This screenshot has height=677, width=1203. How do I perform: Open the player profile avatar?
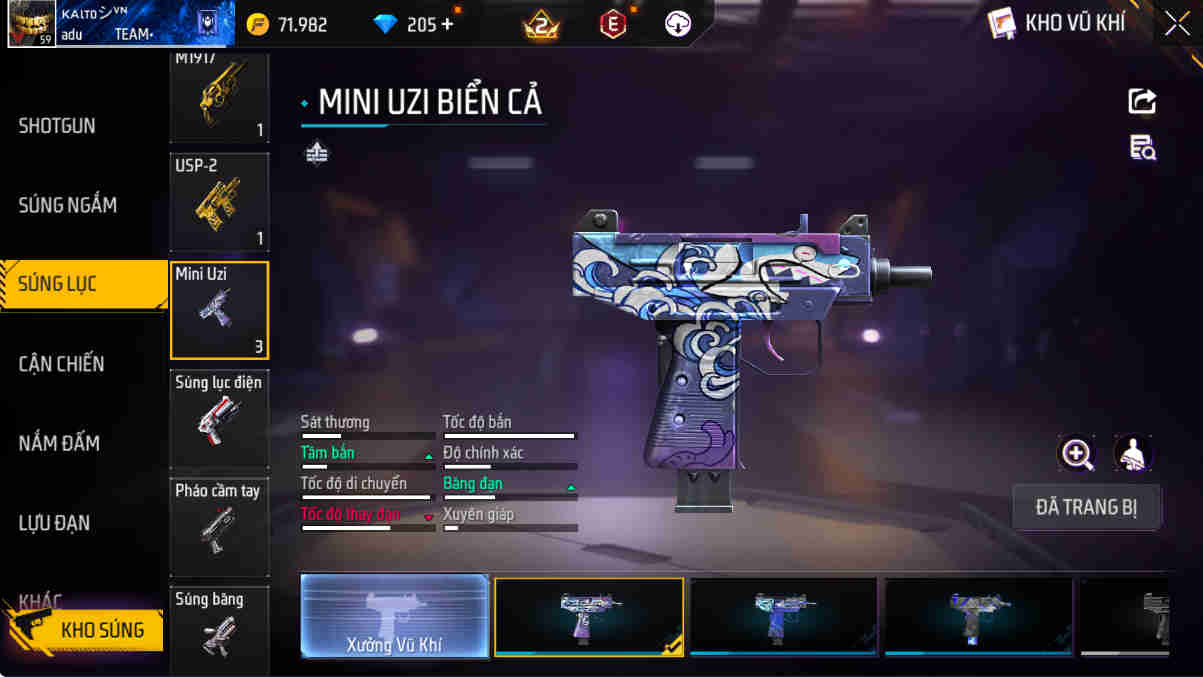pos(31,24)
